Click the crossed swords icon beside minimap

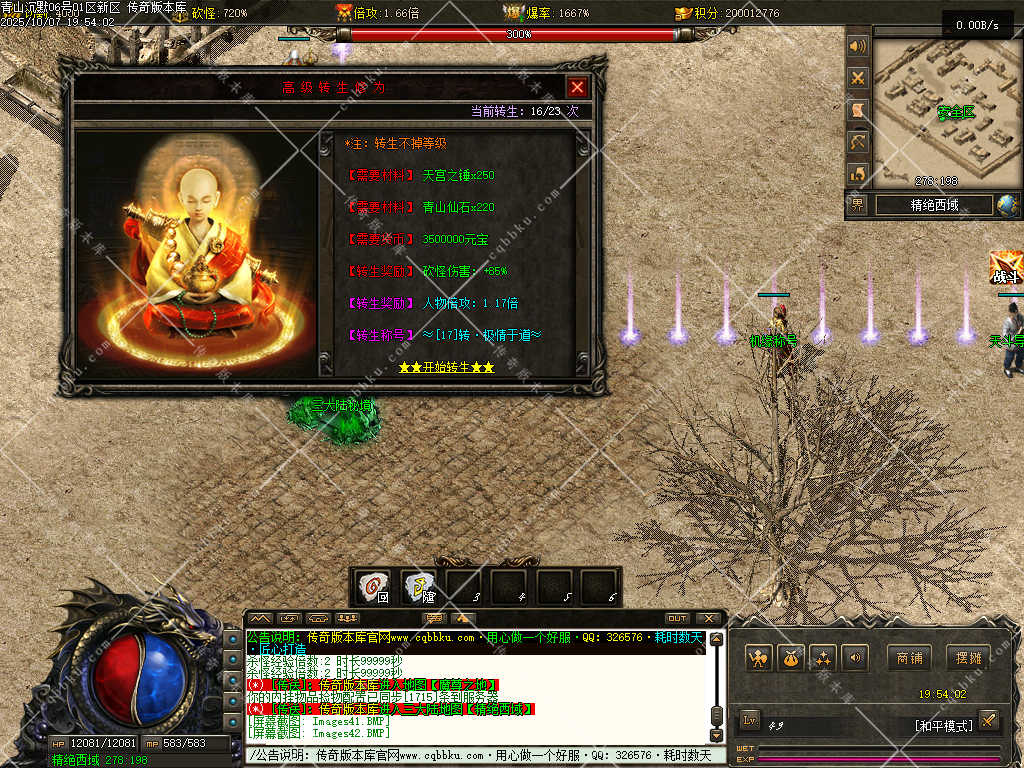pyautogui.click(x=857, y=78)
